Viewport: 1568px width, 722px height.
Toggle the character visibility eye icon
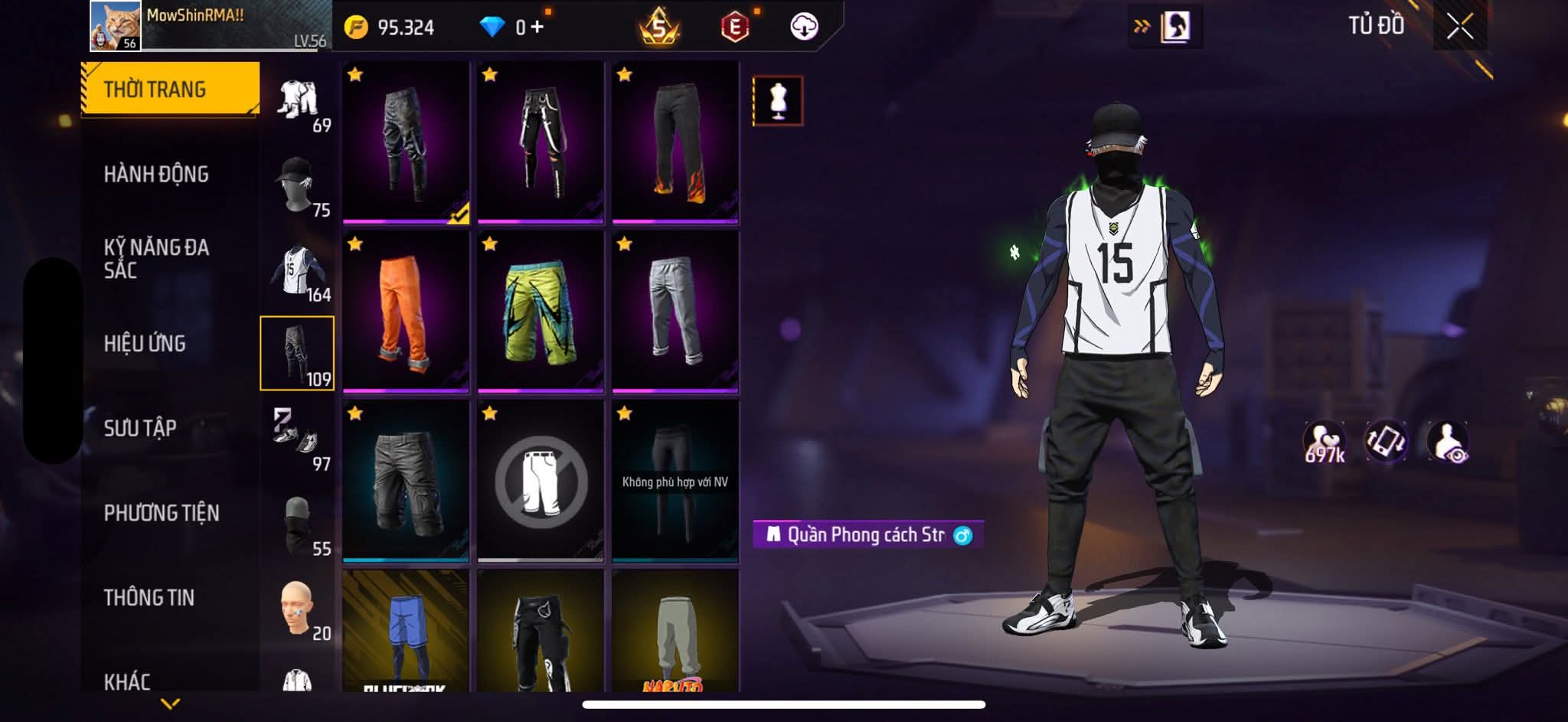[x=1448, y=443]
